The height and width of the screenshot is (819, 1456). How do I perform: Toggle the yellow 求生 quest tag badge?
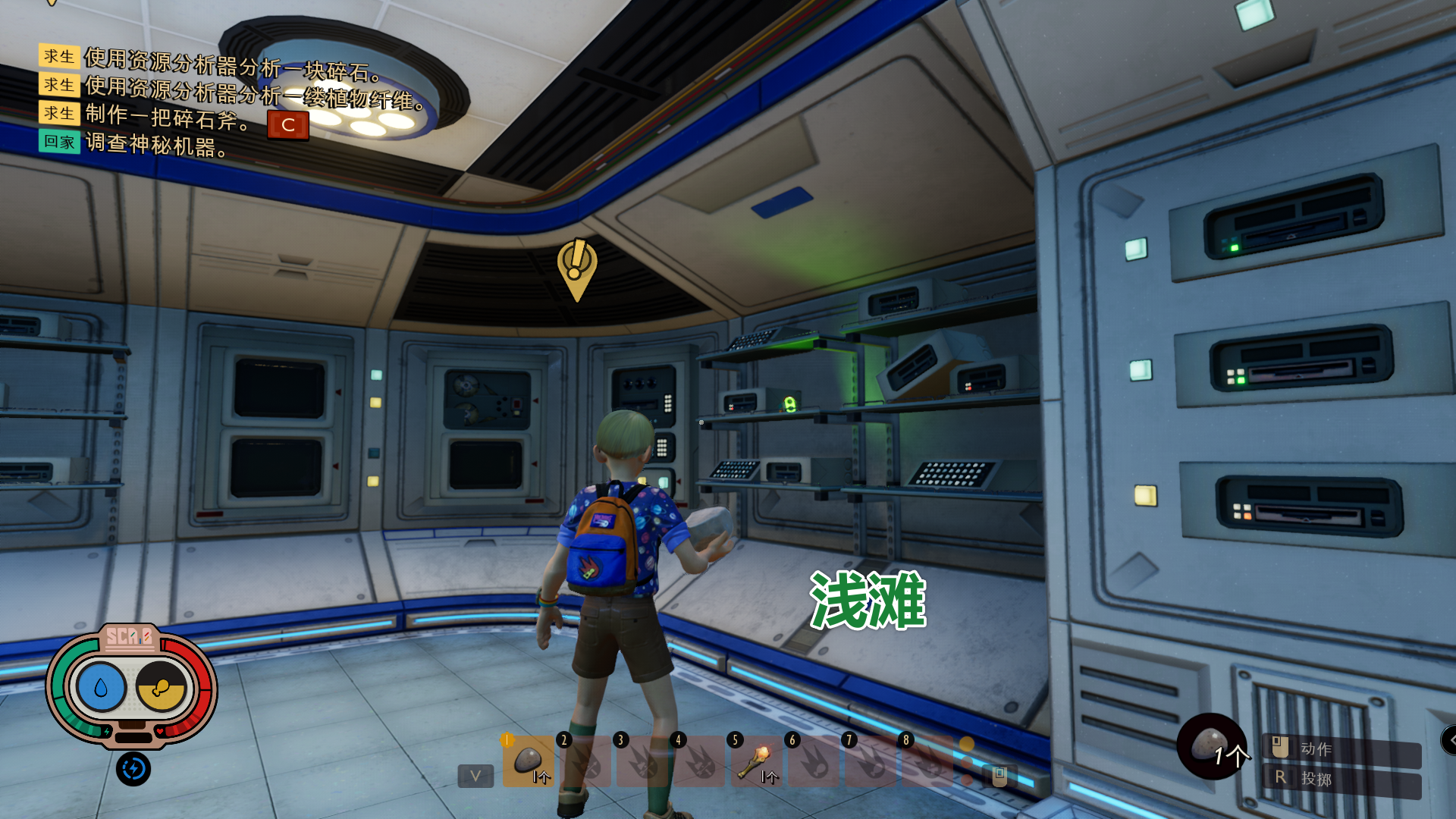pos(59,56)
